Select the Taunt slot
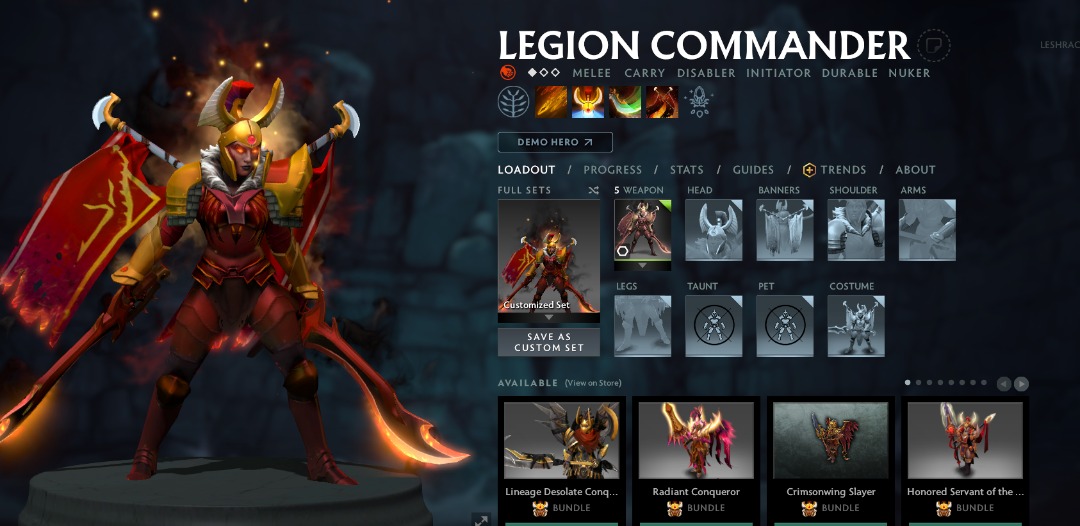 (713, 326)
